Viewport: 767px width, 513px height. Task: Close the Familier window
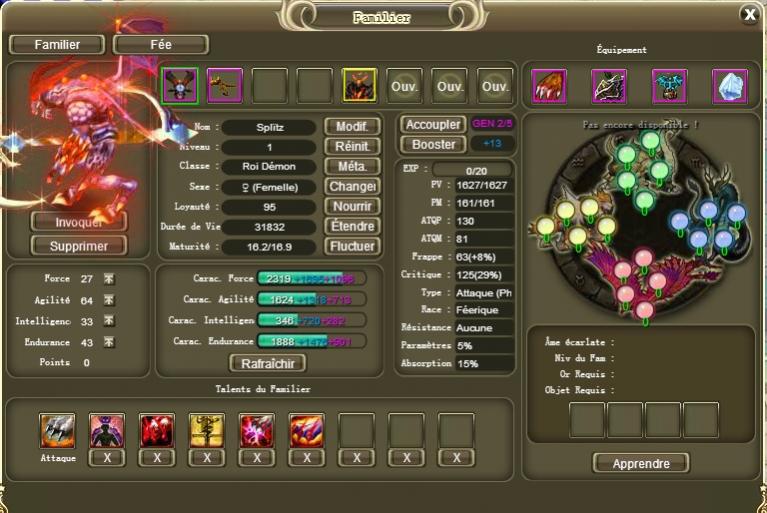[749, 14]
